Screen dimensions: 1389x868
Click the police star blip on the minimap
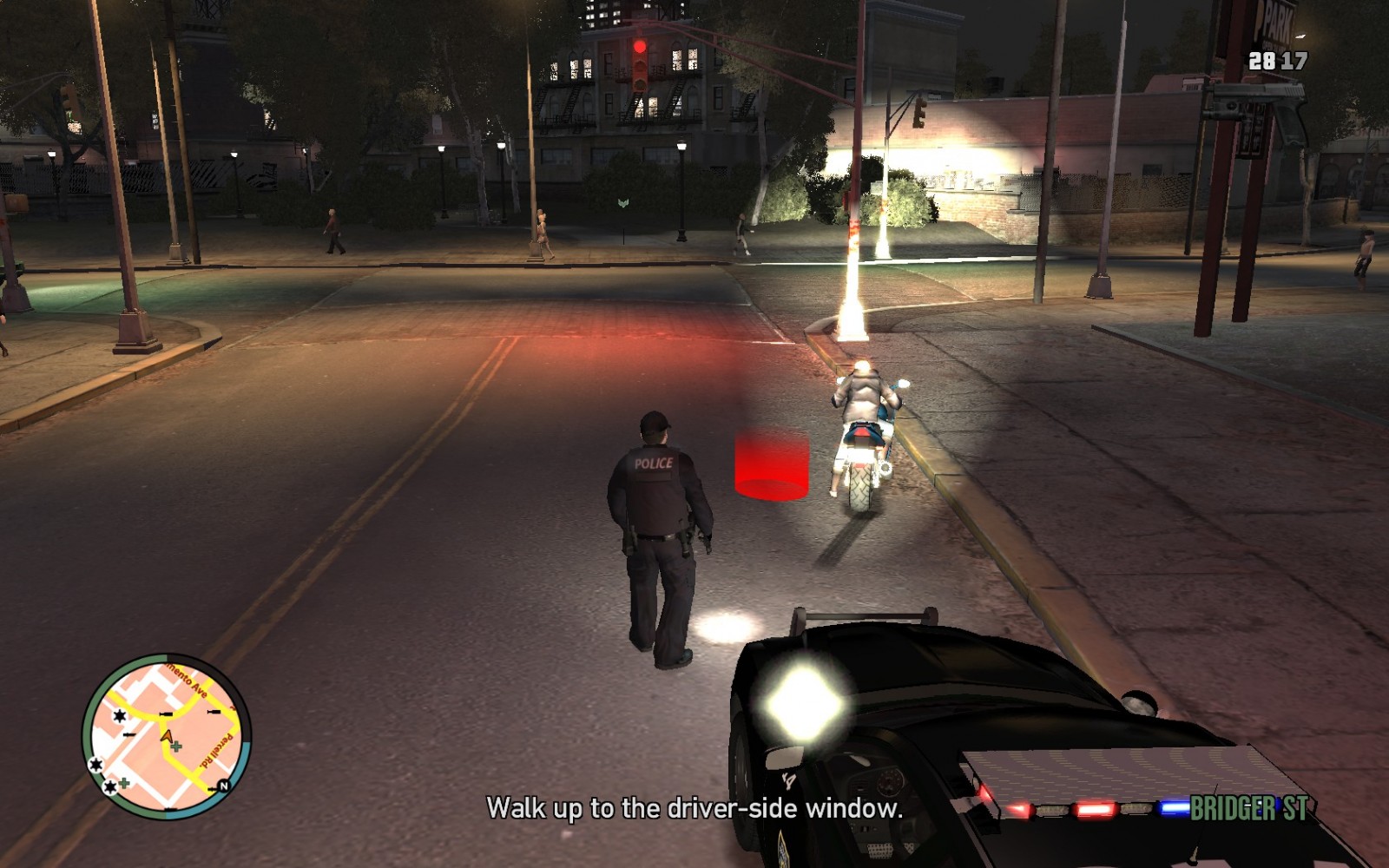tap(119, 715)
